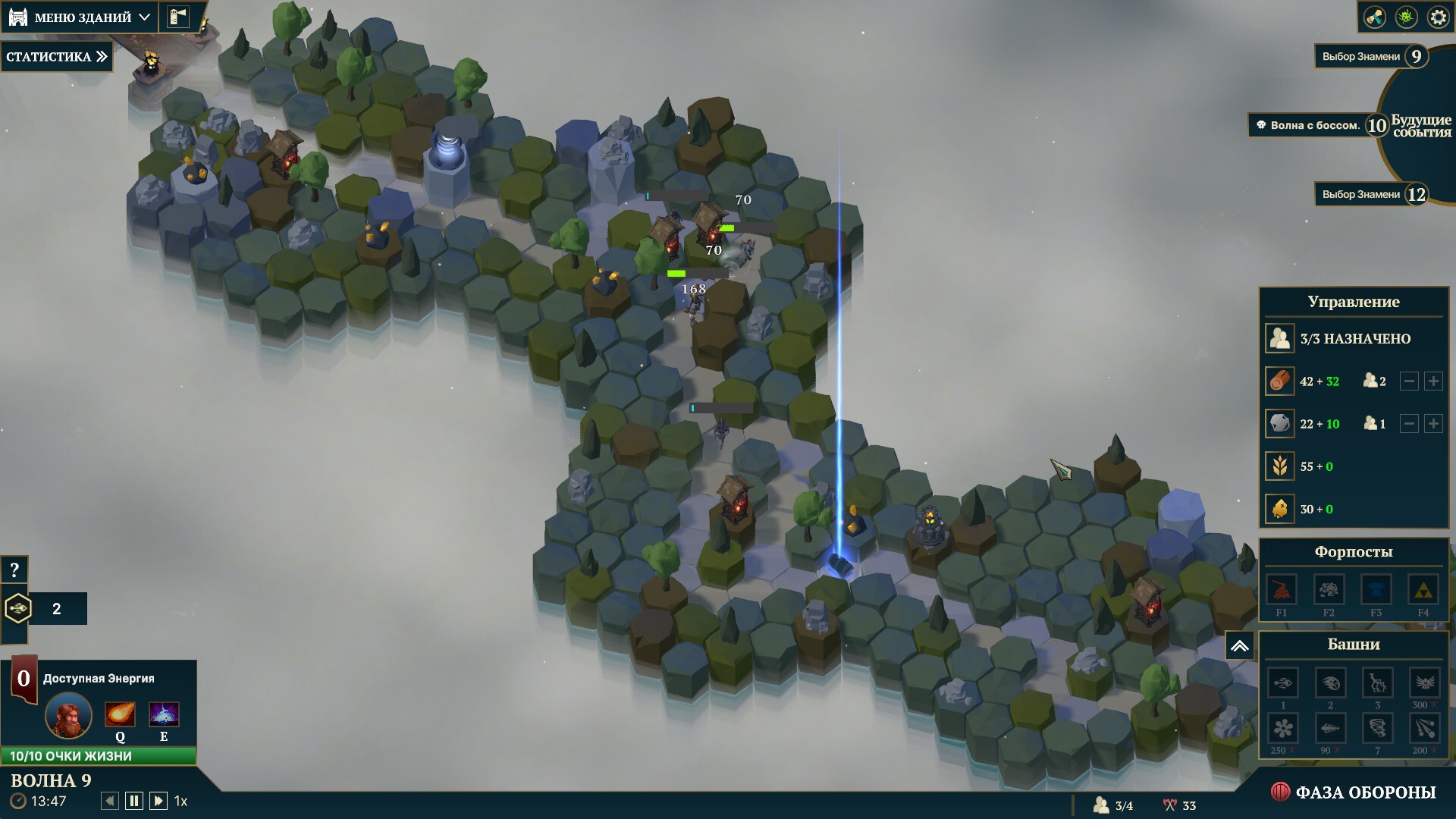Add a worker to wood gathering
The image size is (1456, 819).
click(x=1433, y=381)
